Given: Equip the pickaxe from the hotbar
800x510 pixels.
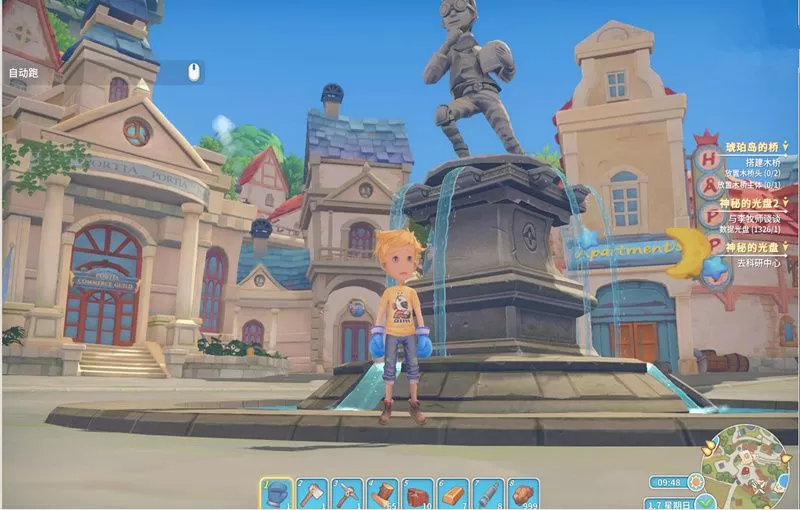Looking at the screenshot, I should coord(348,493).
